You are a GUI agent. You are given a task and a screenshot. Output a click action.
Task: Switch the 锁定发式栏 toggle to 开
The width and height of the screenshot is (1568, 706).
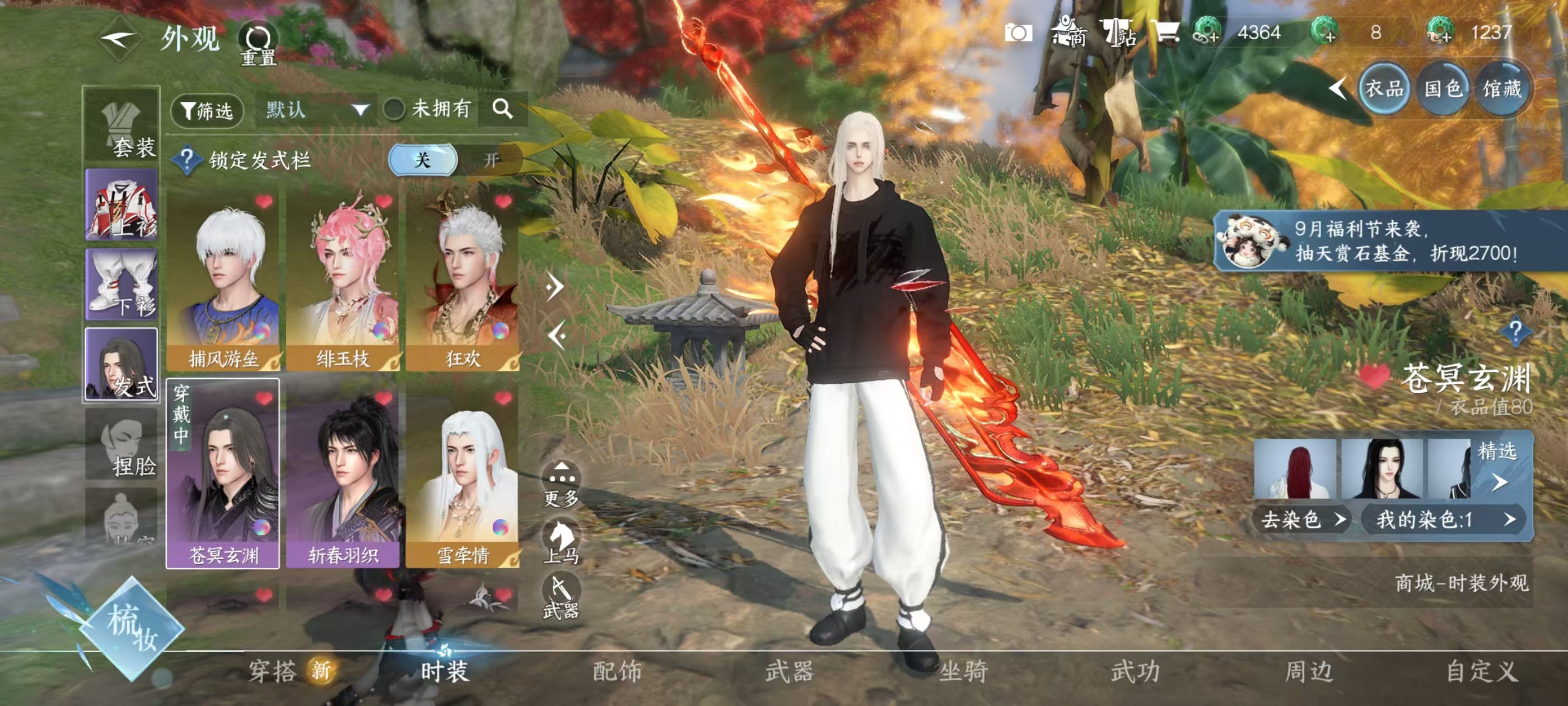[491, 160]
